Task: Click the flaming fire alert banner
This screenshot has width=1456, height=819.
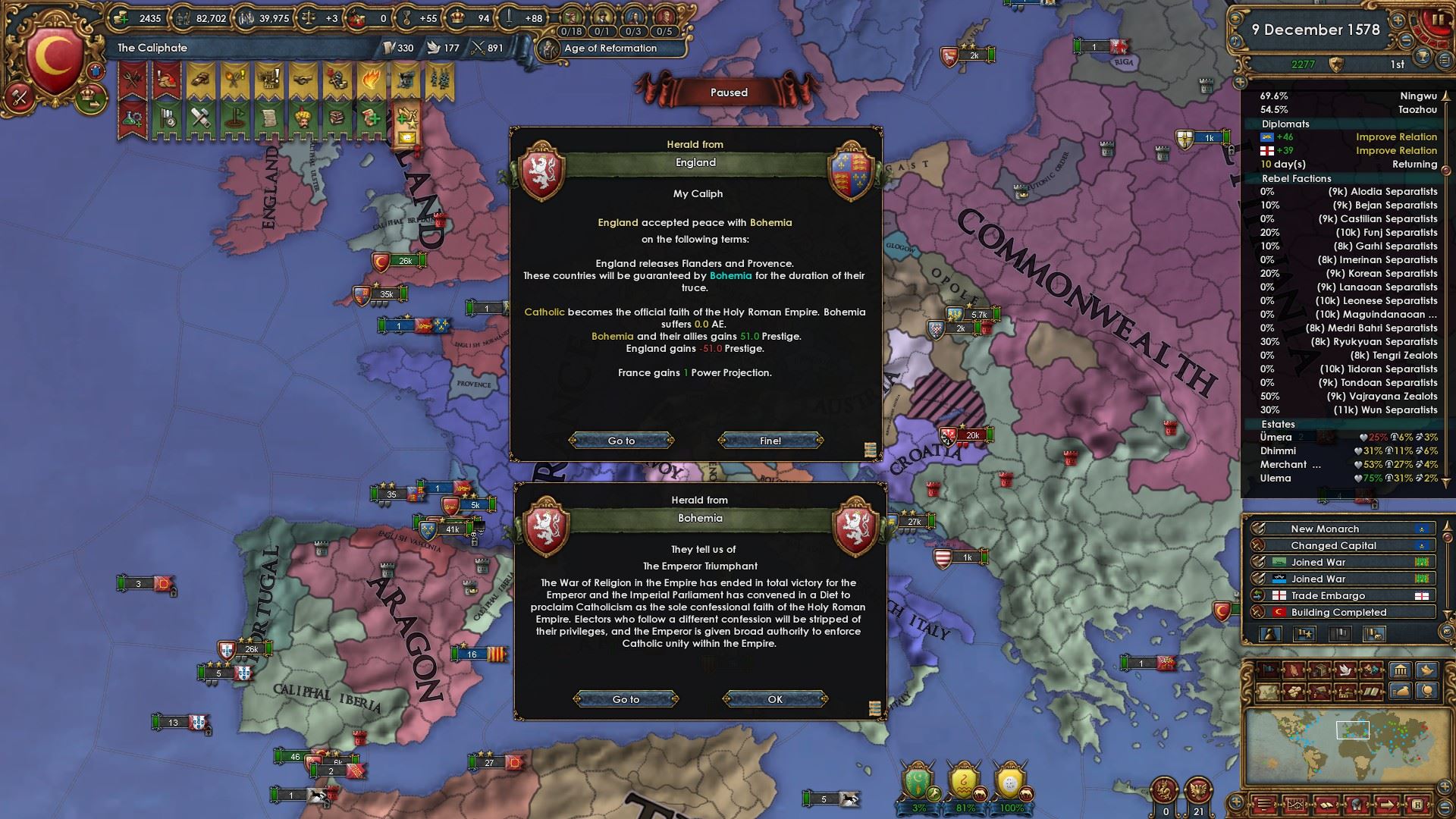Action: click(x=371, y=80)
